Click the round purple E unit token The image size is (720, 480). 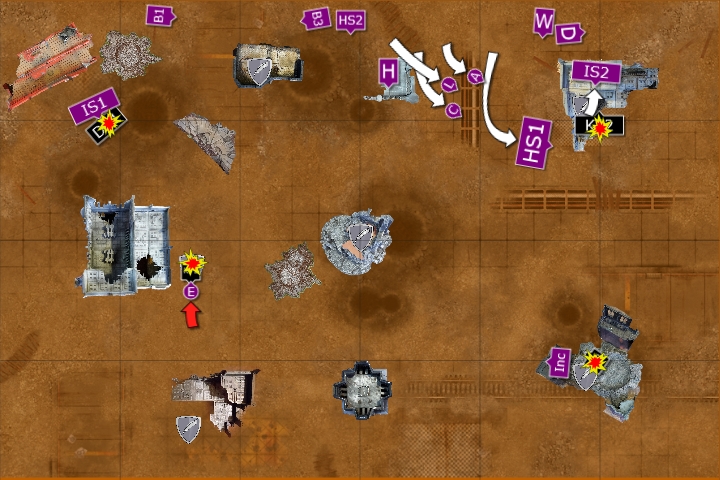[191, 291]
